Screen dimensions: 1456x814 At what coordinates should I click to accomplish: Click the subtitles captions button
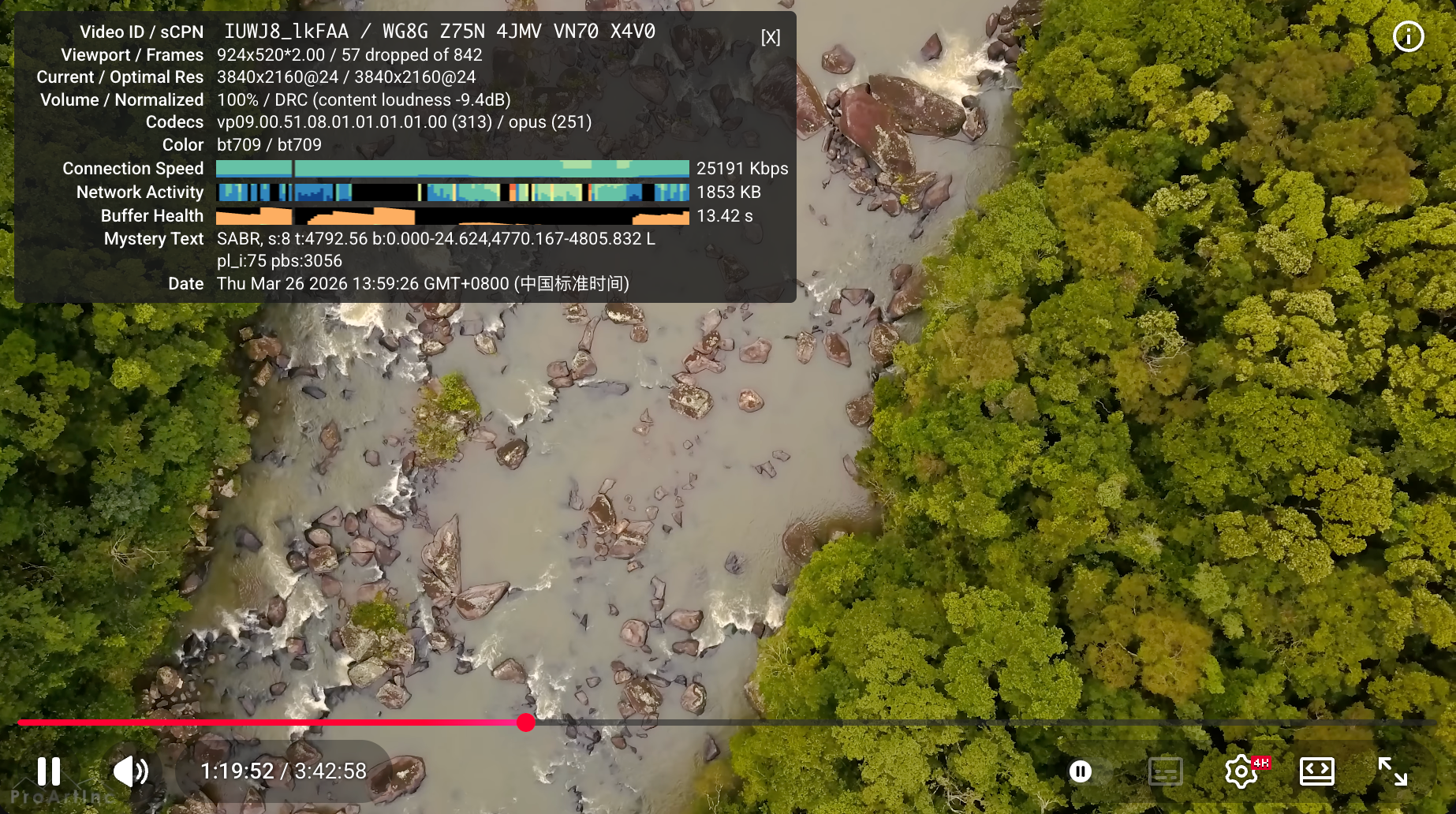1165,771
